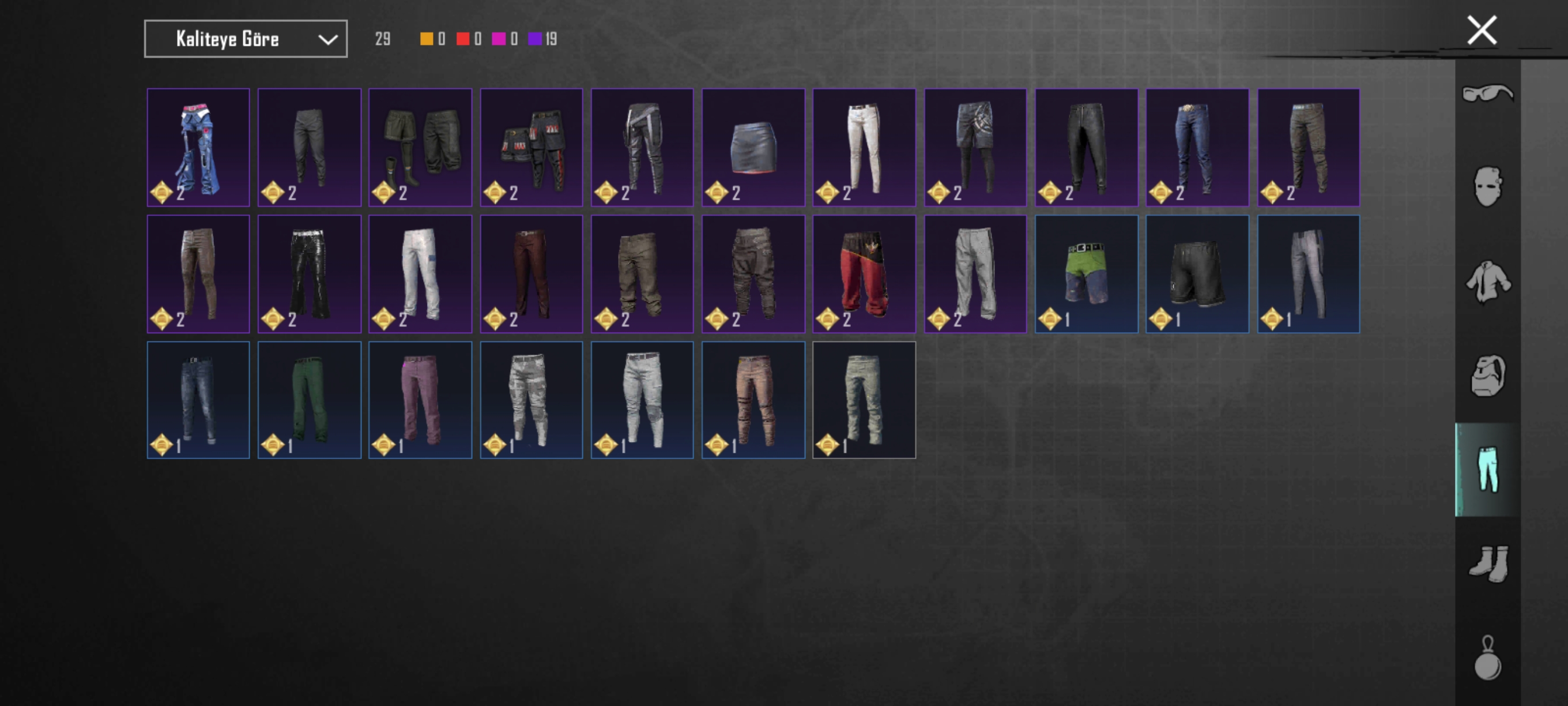Open the grenade category tab
The height and width of the screenshot is (706, 1568).
click(1487, 659)
